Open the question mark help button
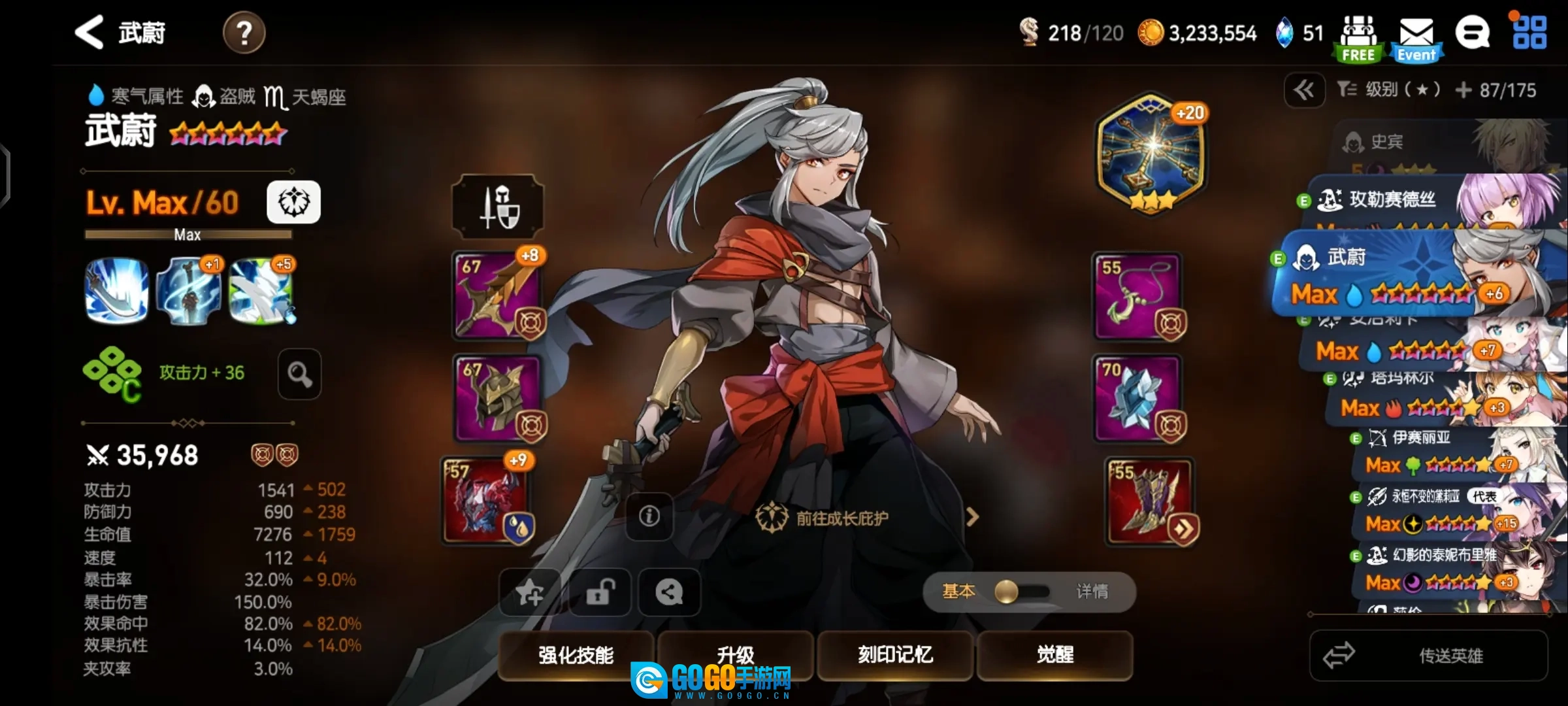 coord(244,33)
